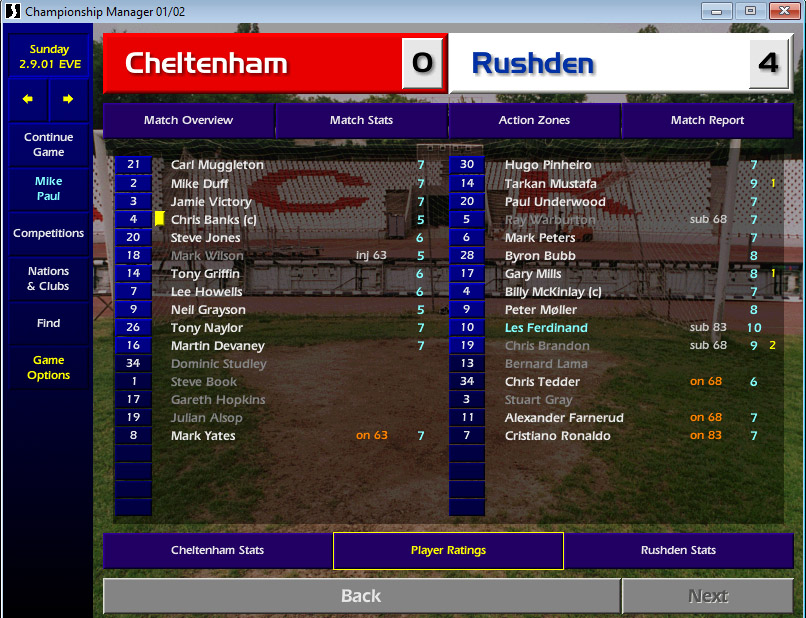The width and height of the screenshot is (806, 618).
Task: Click the left yellow arrow button
Action: point(28,99)
